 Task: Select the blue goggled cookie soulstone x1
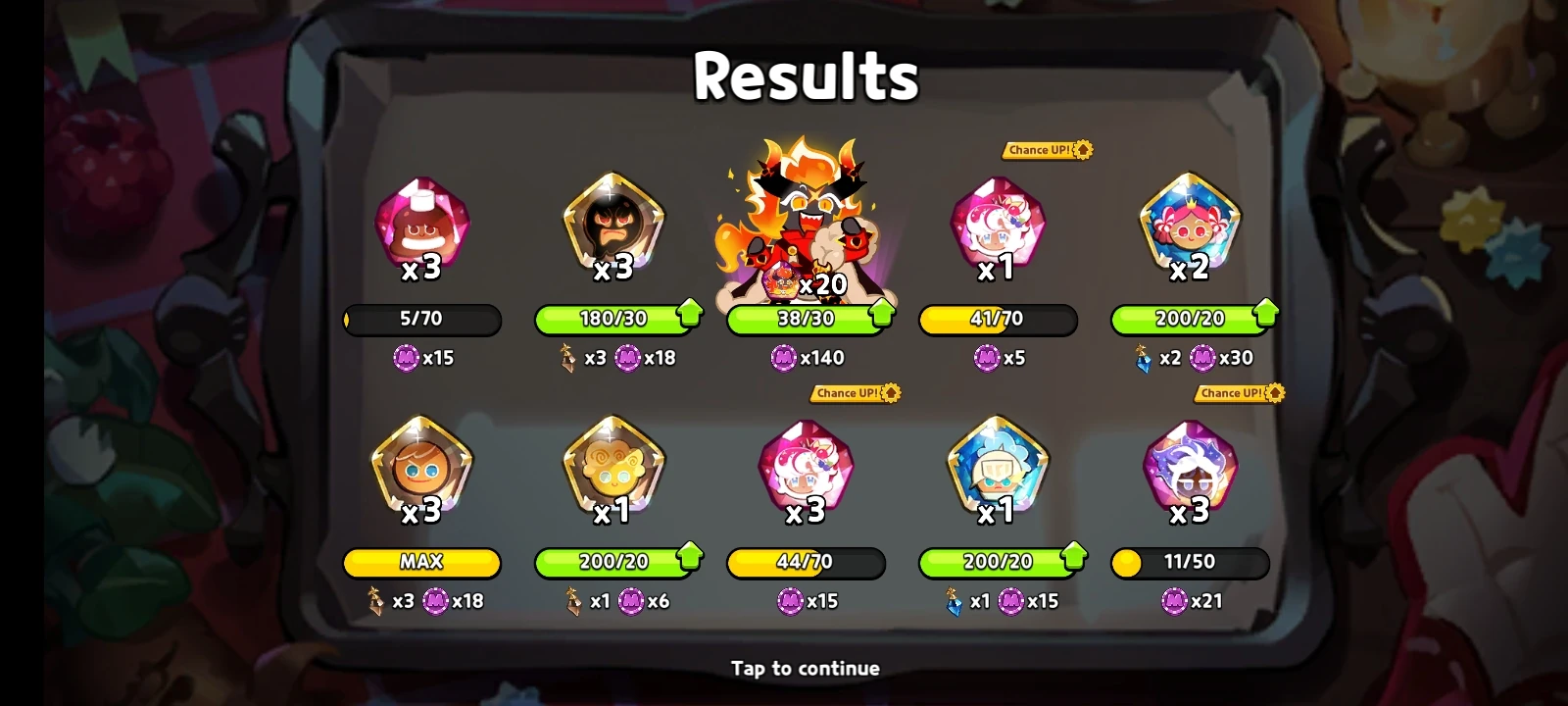[x=998, y=471]
